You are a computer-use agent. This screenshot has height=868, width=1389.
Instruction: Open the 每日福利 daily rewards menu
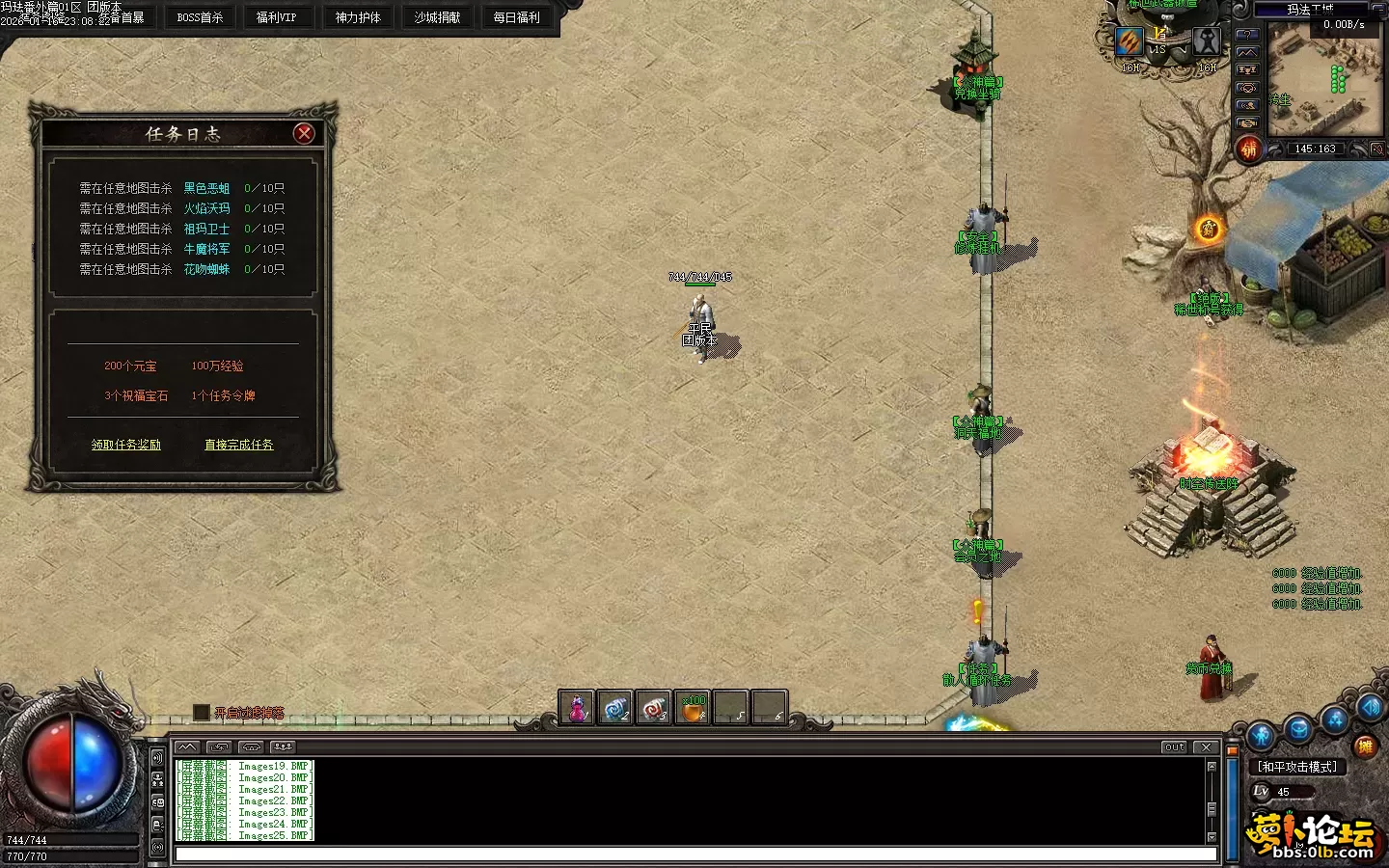pyautogui.click(x=516, y=17)
